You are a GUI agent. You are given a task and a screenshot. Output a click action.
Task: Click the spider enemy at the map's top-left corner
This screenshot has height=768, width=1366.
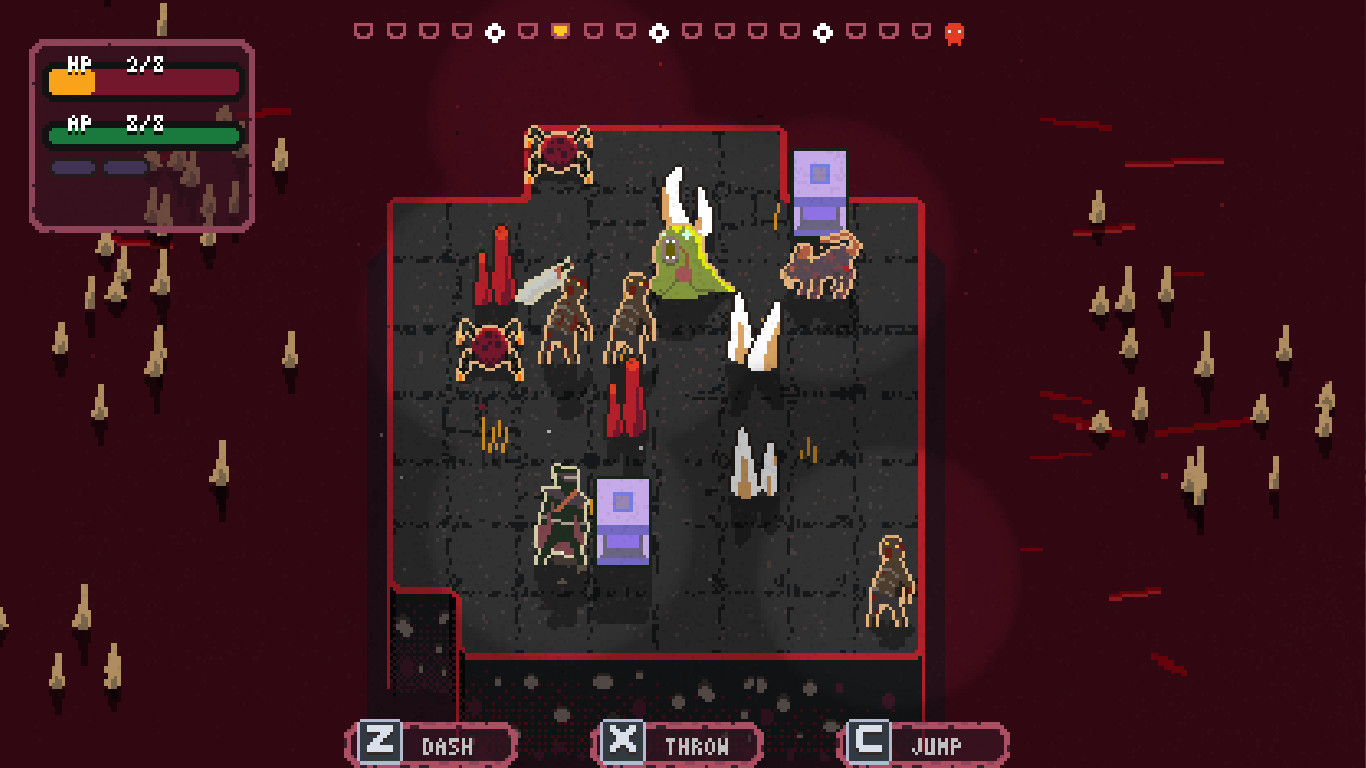click(558, 155)
